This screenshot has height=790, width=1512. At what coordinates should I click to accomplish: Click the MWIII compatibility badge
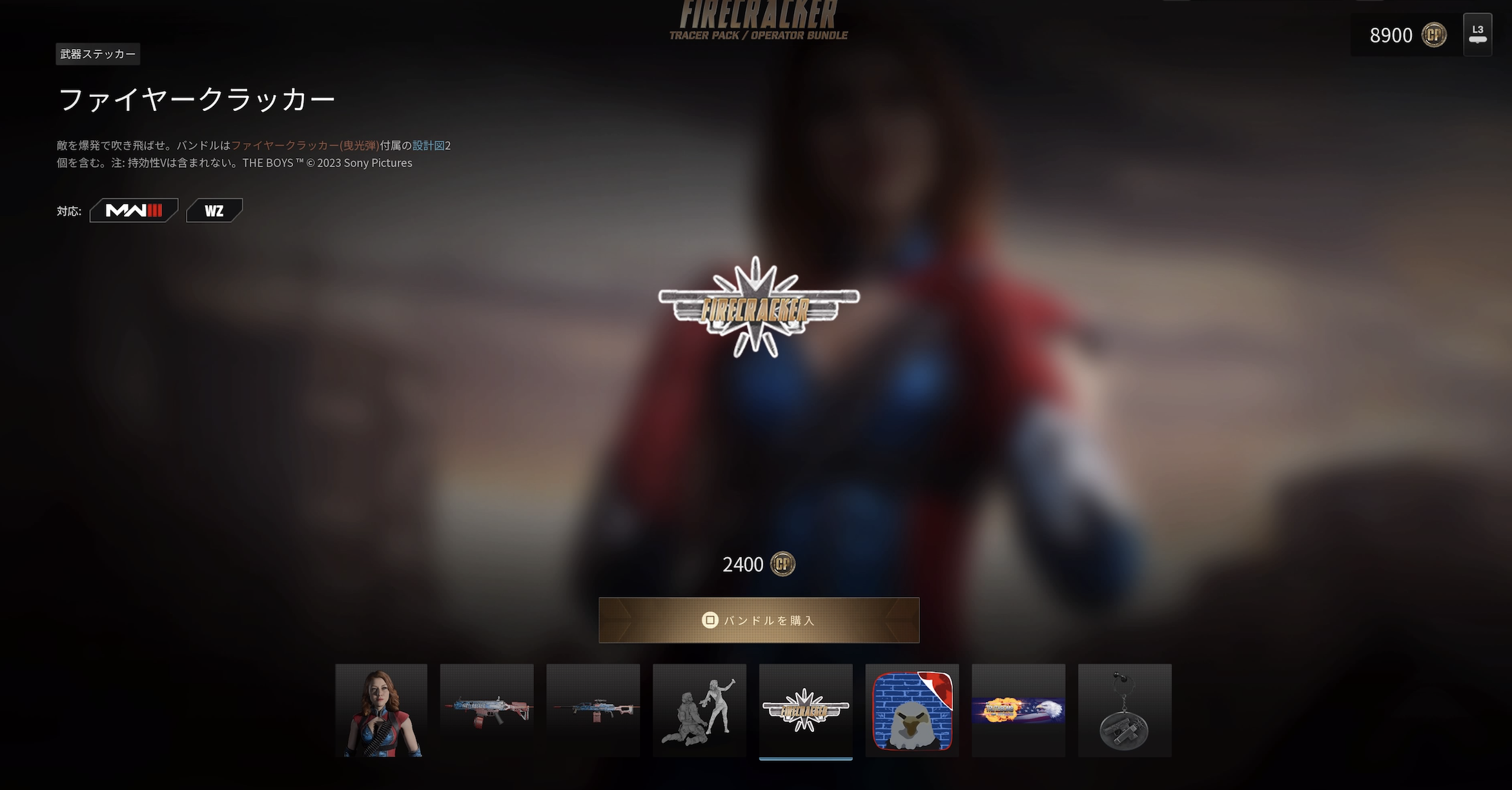point(134,210)
